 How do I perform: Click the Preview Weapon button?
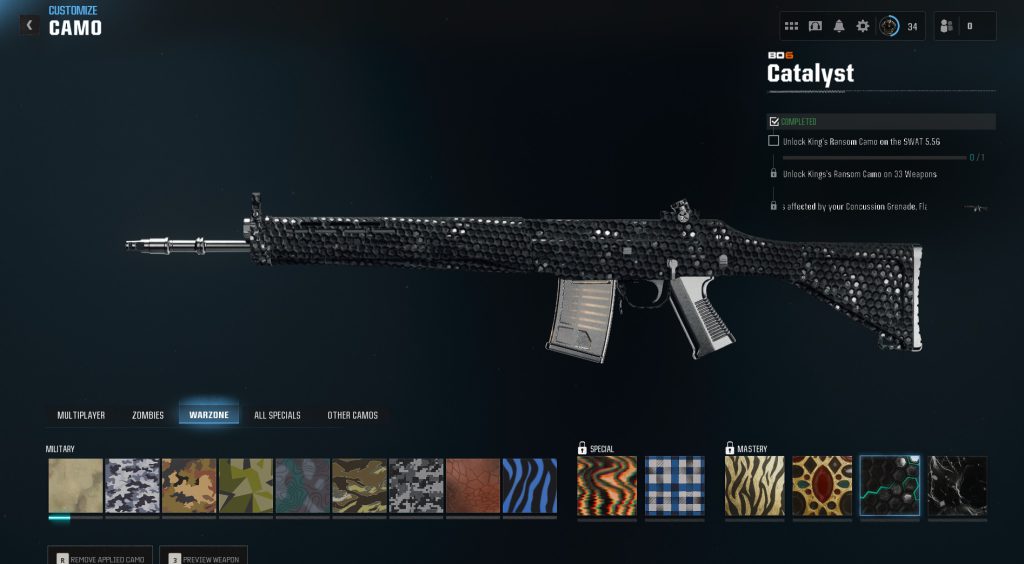[207, 557]
